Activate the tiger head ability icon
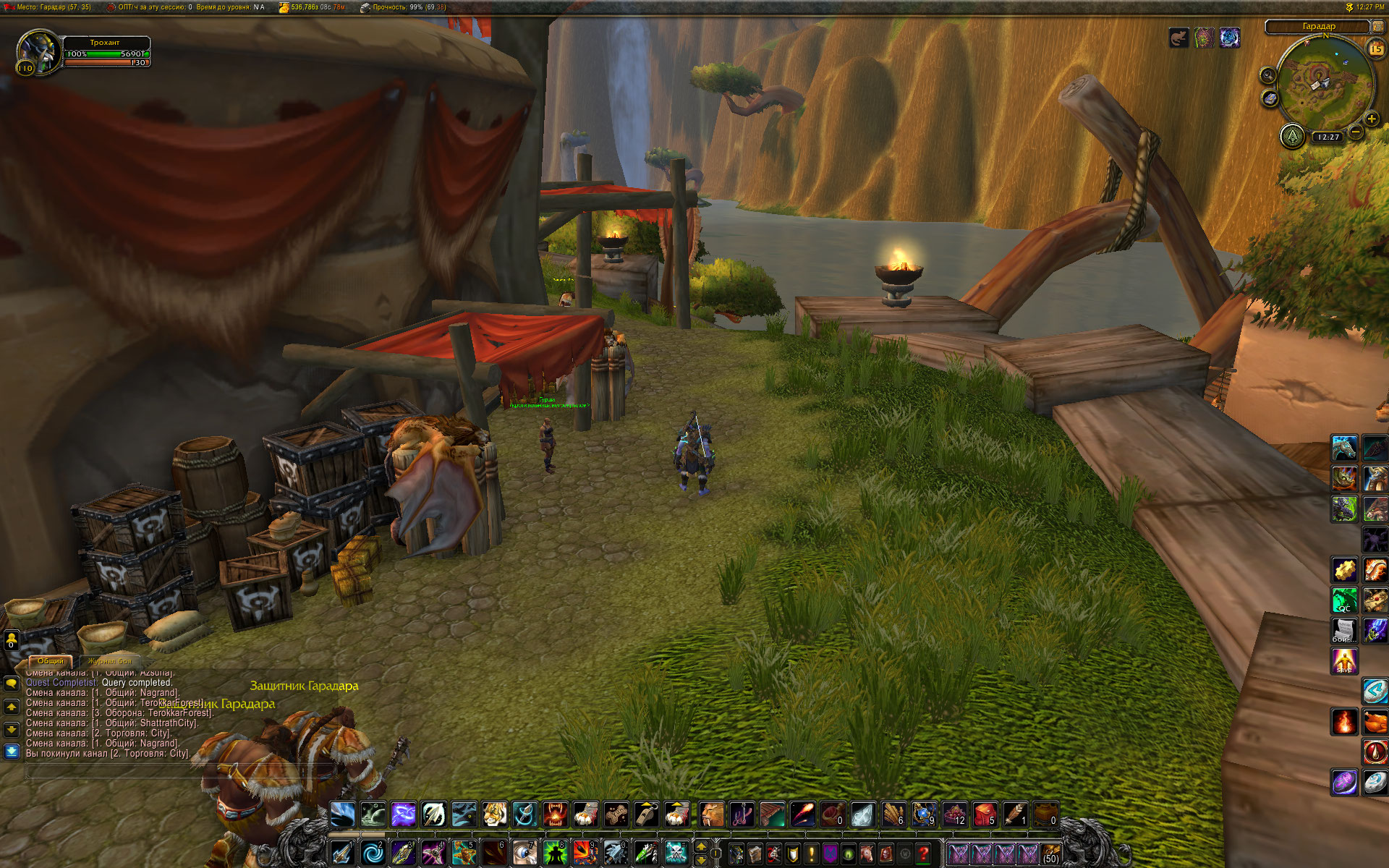The height and width of the screenshot is (868, 1389). click(x=494, y=814)
